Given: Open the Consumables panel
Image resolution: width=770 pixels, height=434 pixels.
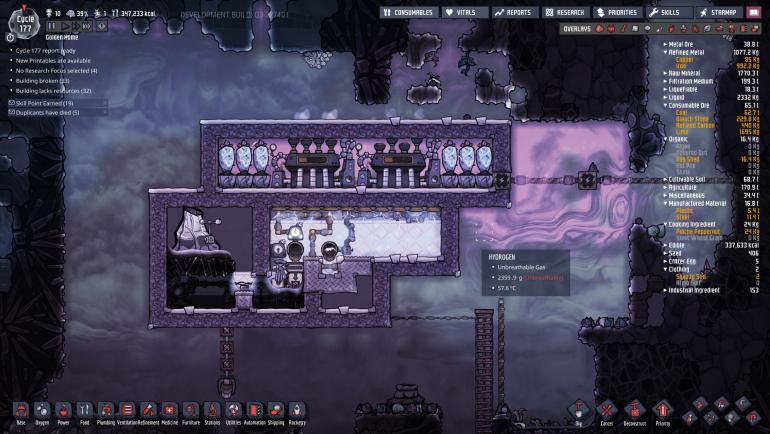Looking at the screenshot, I should coord(408,12).
